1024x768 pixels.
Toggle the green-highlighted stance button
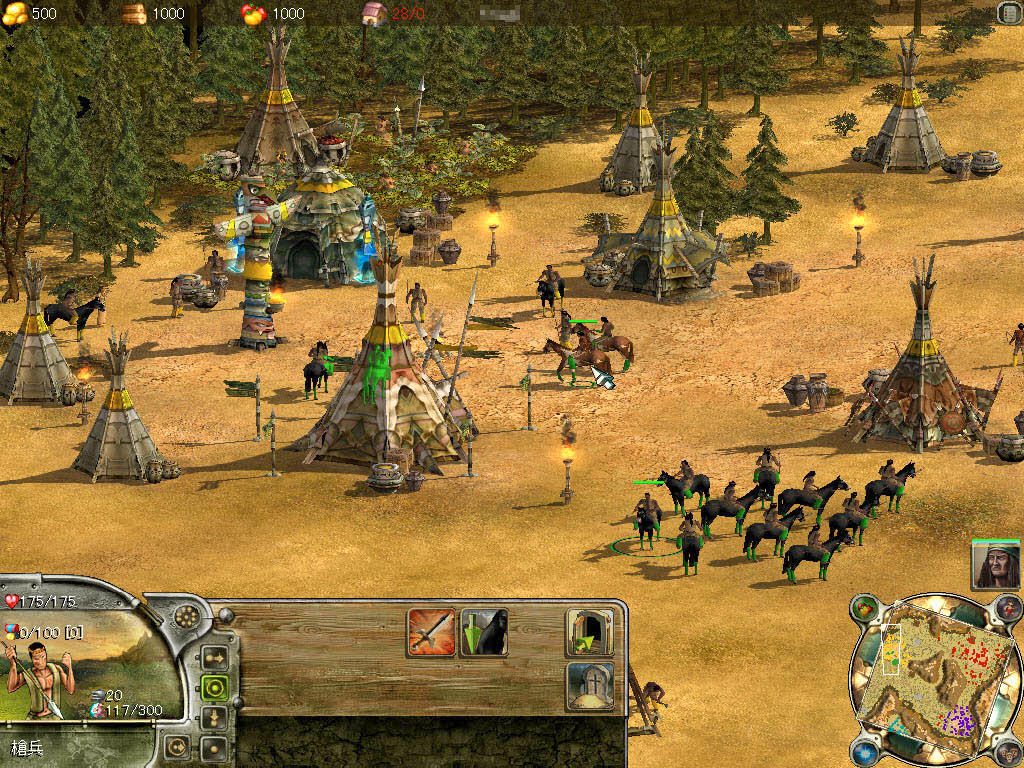click(214, 687)
